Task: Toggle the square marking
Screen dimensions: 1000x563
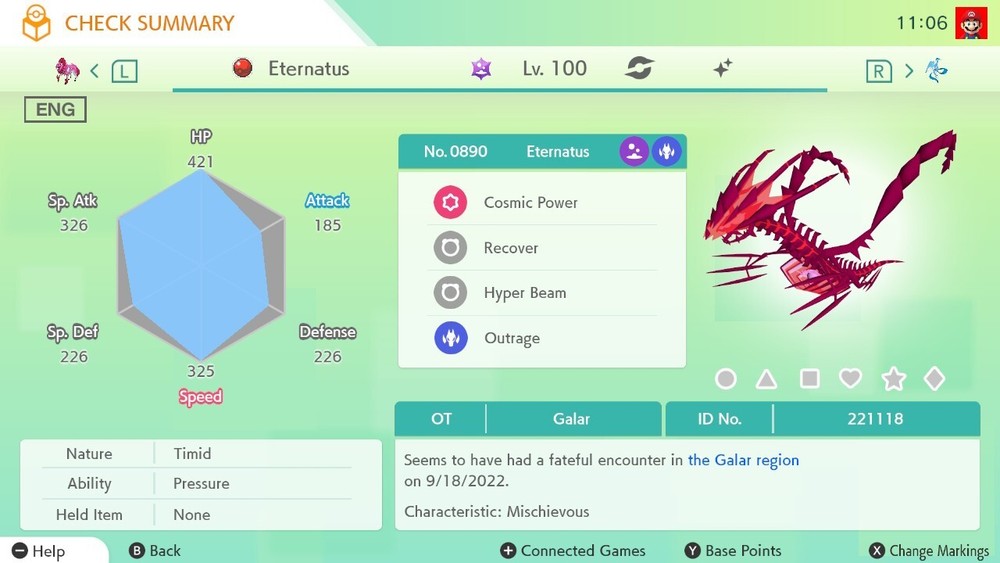Action: (810, 379)
